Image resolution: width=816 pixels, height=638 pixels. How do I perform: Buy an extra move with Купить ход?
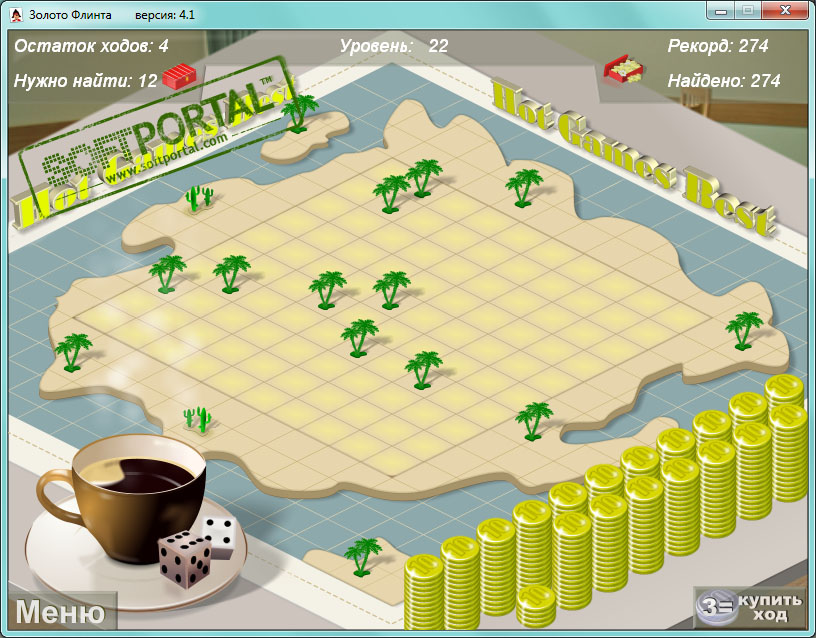pos(752,607)
